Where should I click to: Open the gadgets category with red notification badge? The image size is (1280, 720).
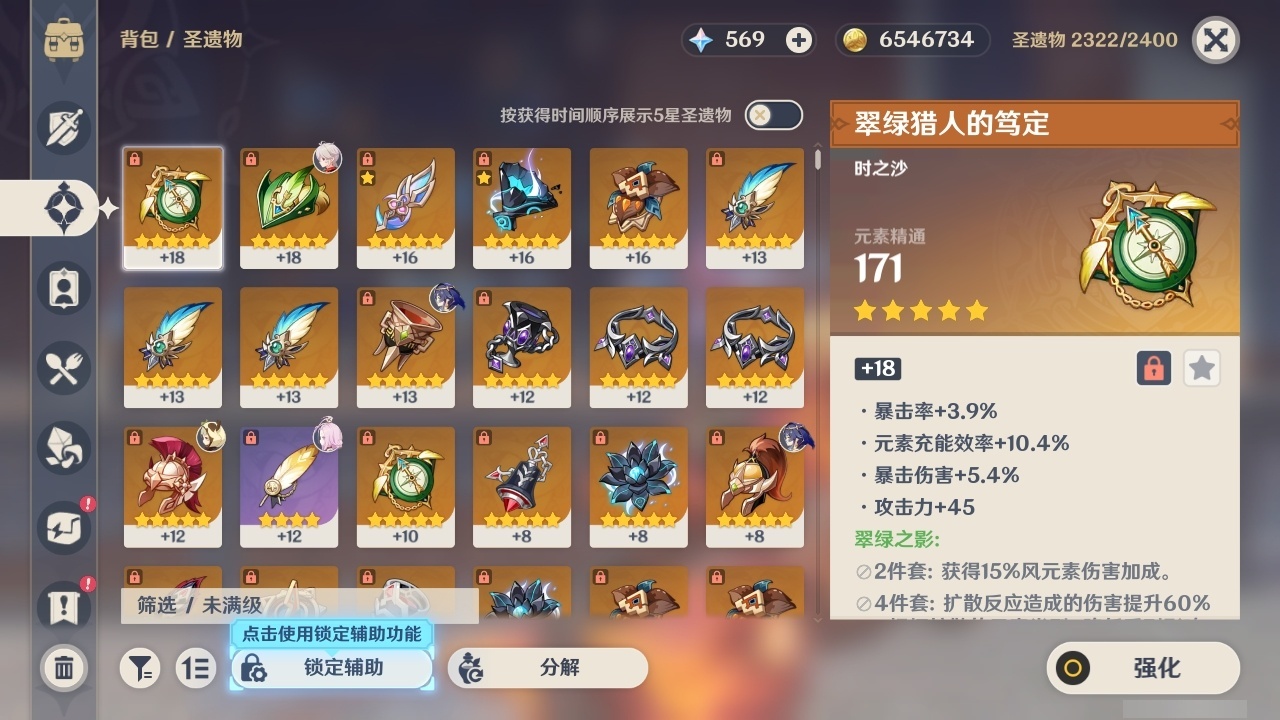tap(63, 528)
